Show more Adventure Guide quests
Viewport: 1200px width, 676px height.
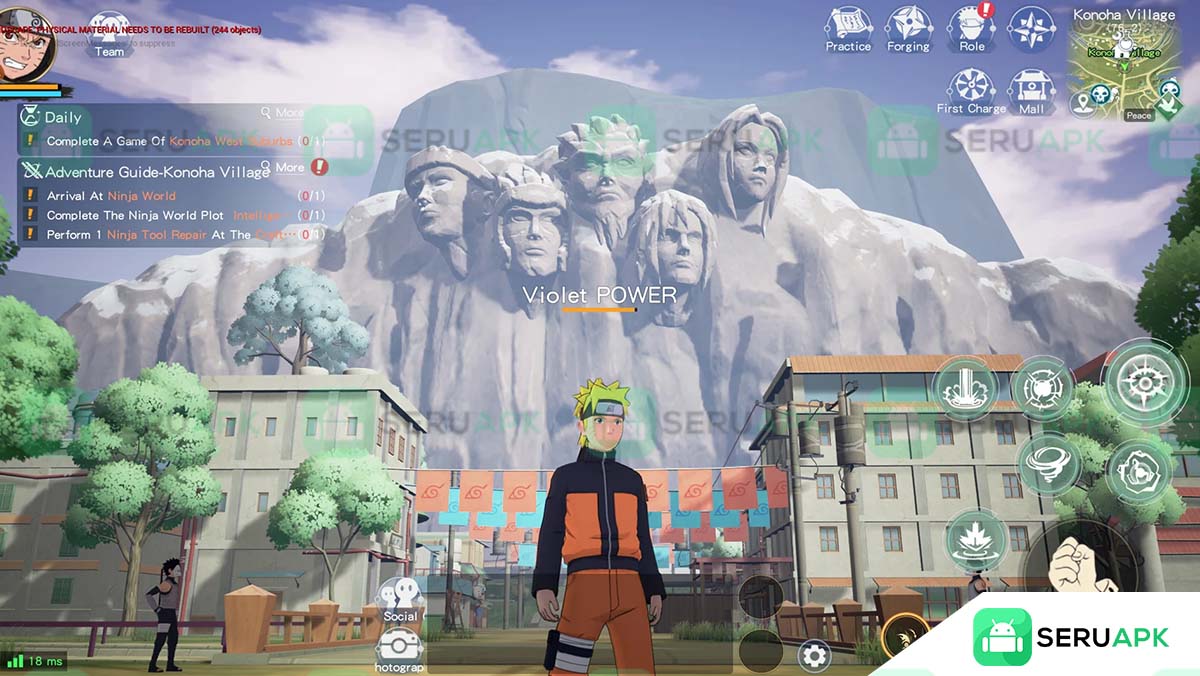(x=283, y=167)
